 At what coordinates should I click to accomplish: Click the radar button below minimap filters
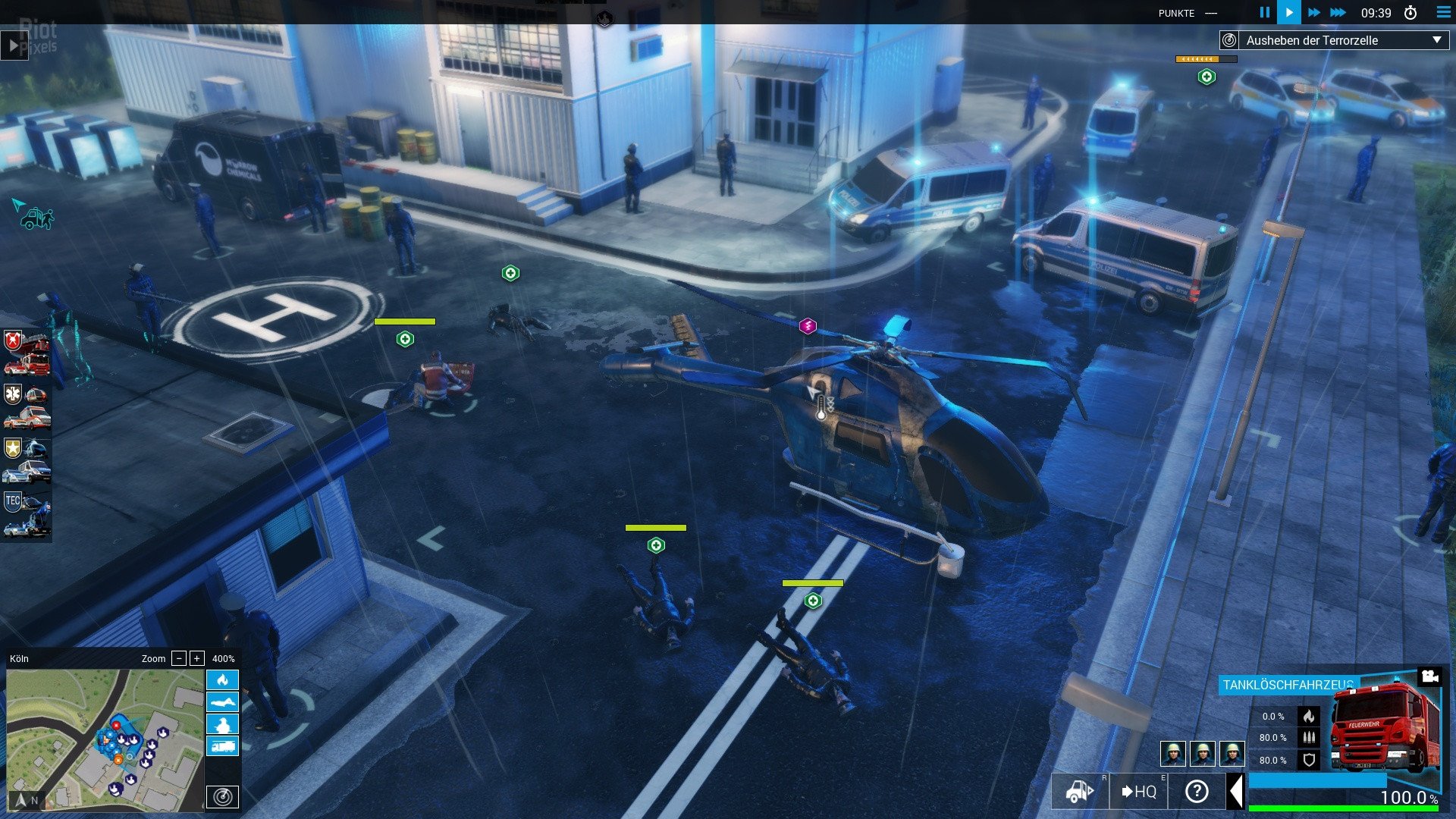point(222,797)
